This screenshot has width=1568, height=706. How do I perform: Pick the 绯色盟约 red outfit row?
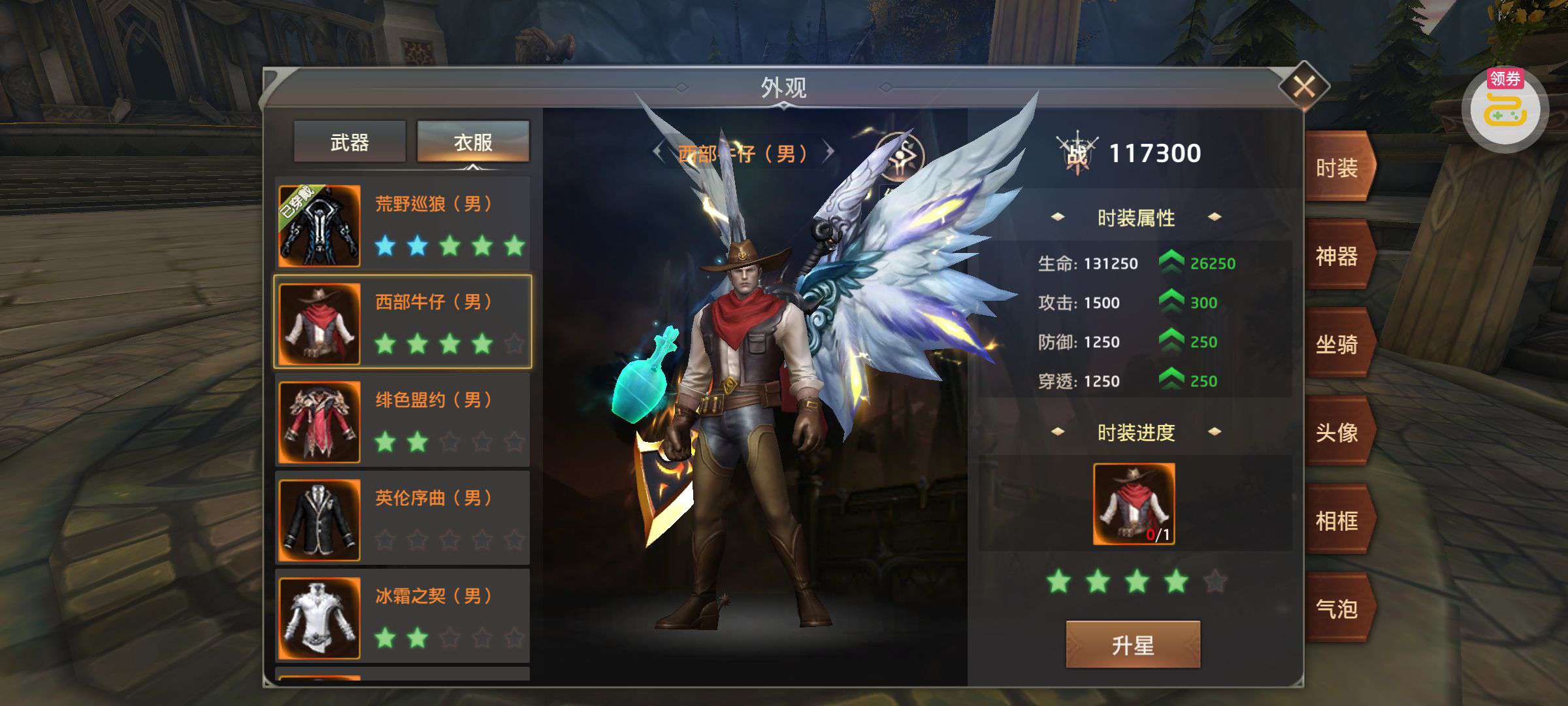[402, 420]
